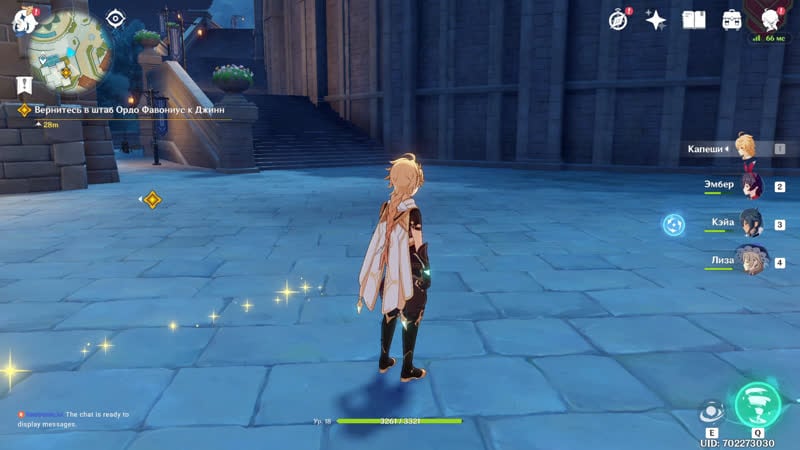Use the elemental skill icon
Screen dimensions: 800x450
tap(712, 411)
